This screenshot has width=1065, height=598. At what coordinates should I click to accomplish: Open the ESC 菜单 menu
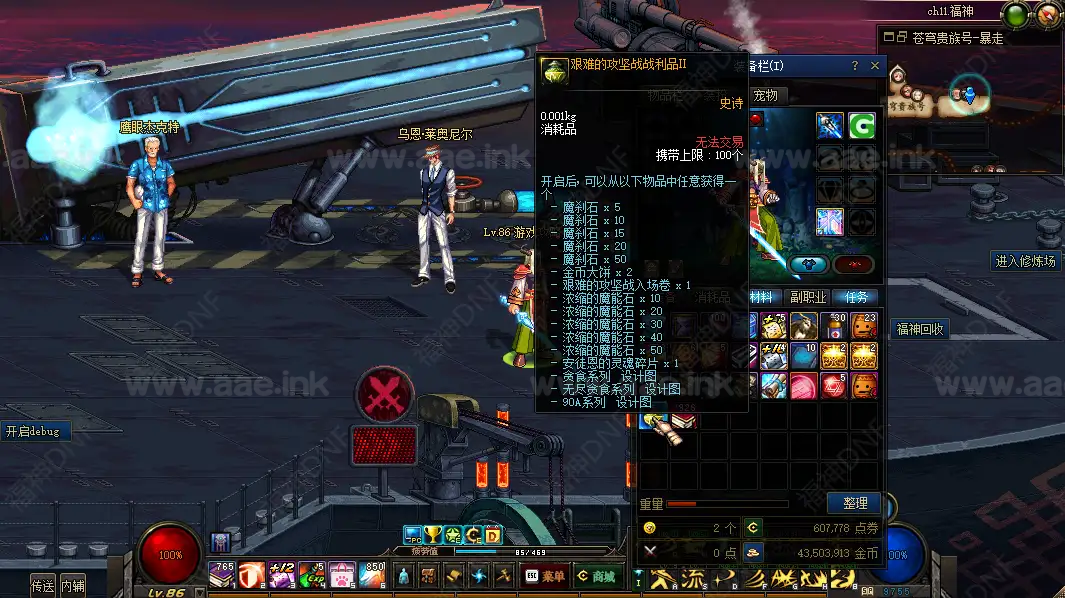[546, 576]
